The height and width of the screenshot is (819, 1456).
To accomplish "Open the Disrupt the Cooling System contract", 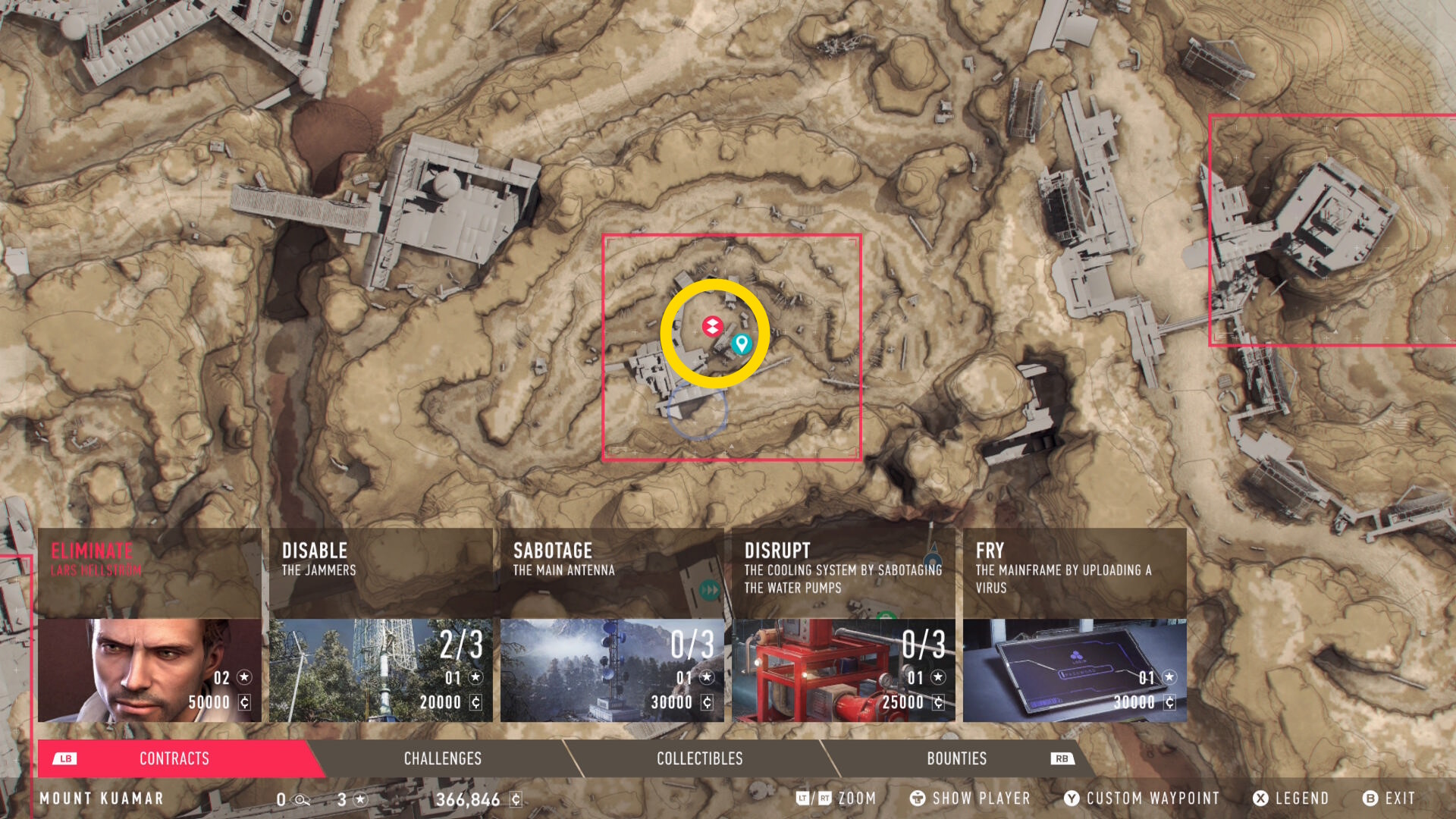I will point(843,625).
